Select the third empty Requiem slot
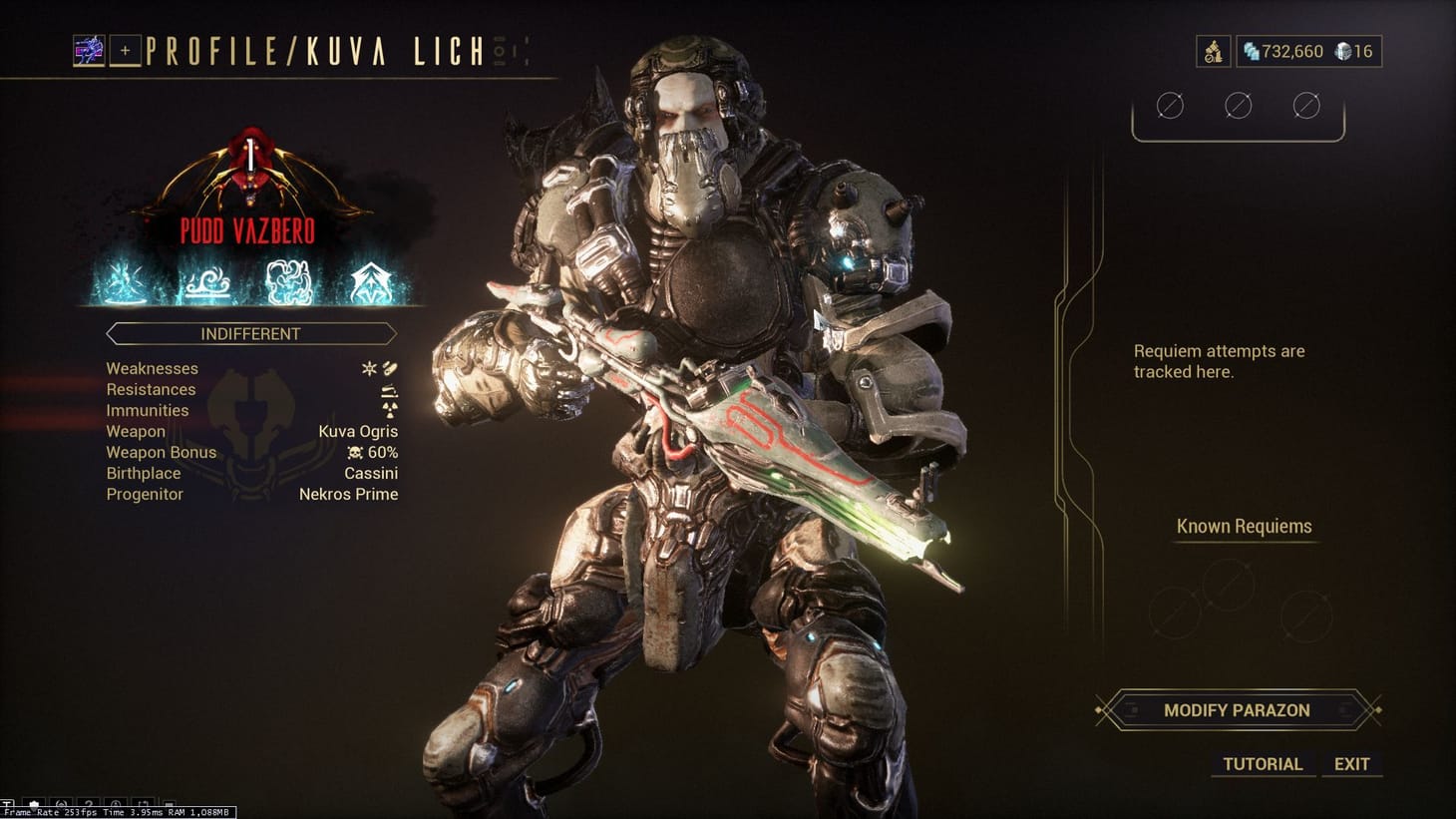 [1306, 104]
